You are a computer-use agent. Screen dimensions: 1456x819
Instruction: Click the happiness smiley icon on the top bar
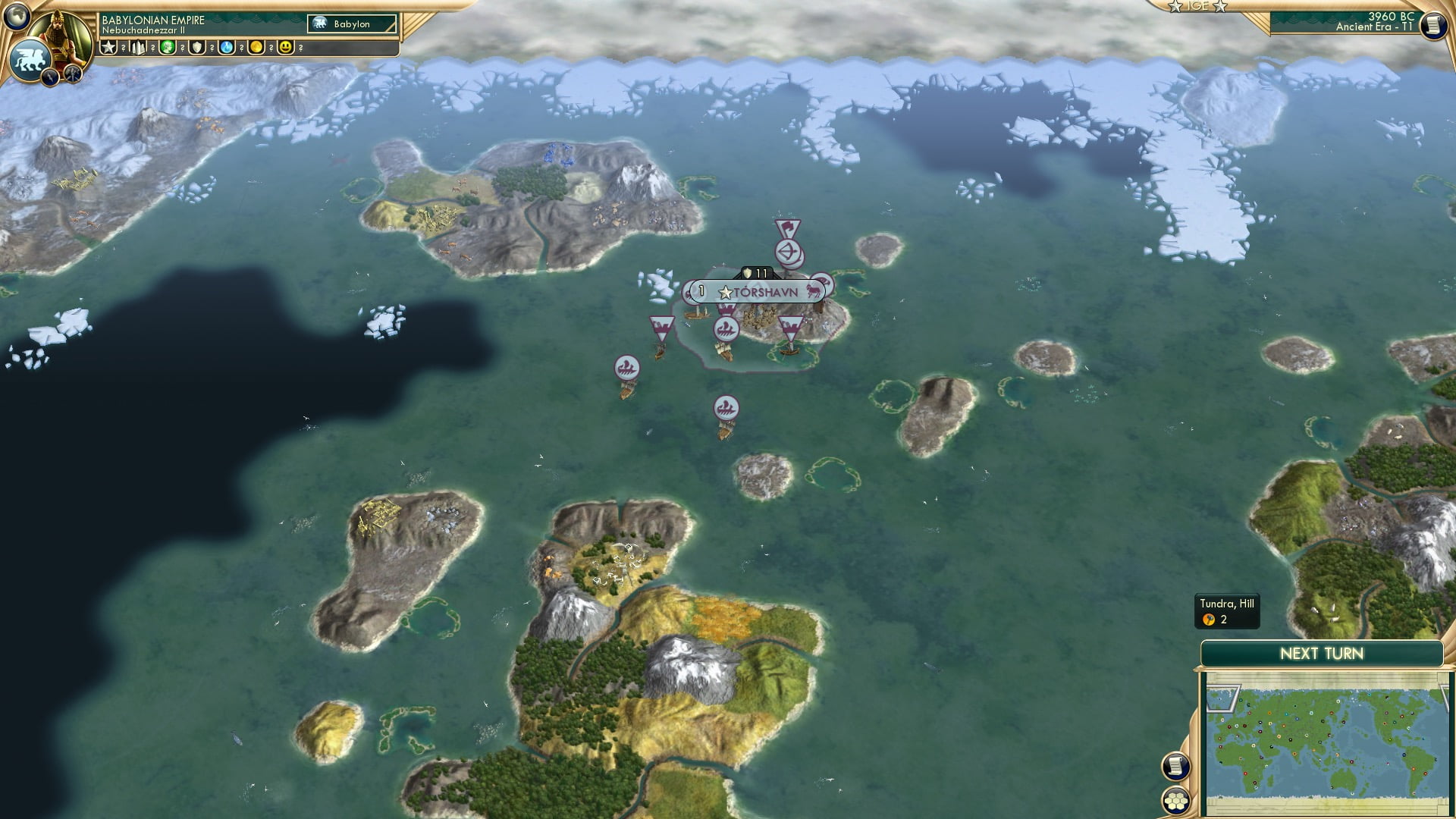pos(284,47)
